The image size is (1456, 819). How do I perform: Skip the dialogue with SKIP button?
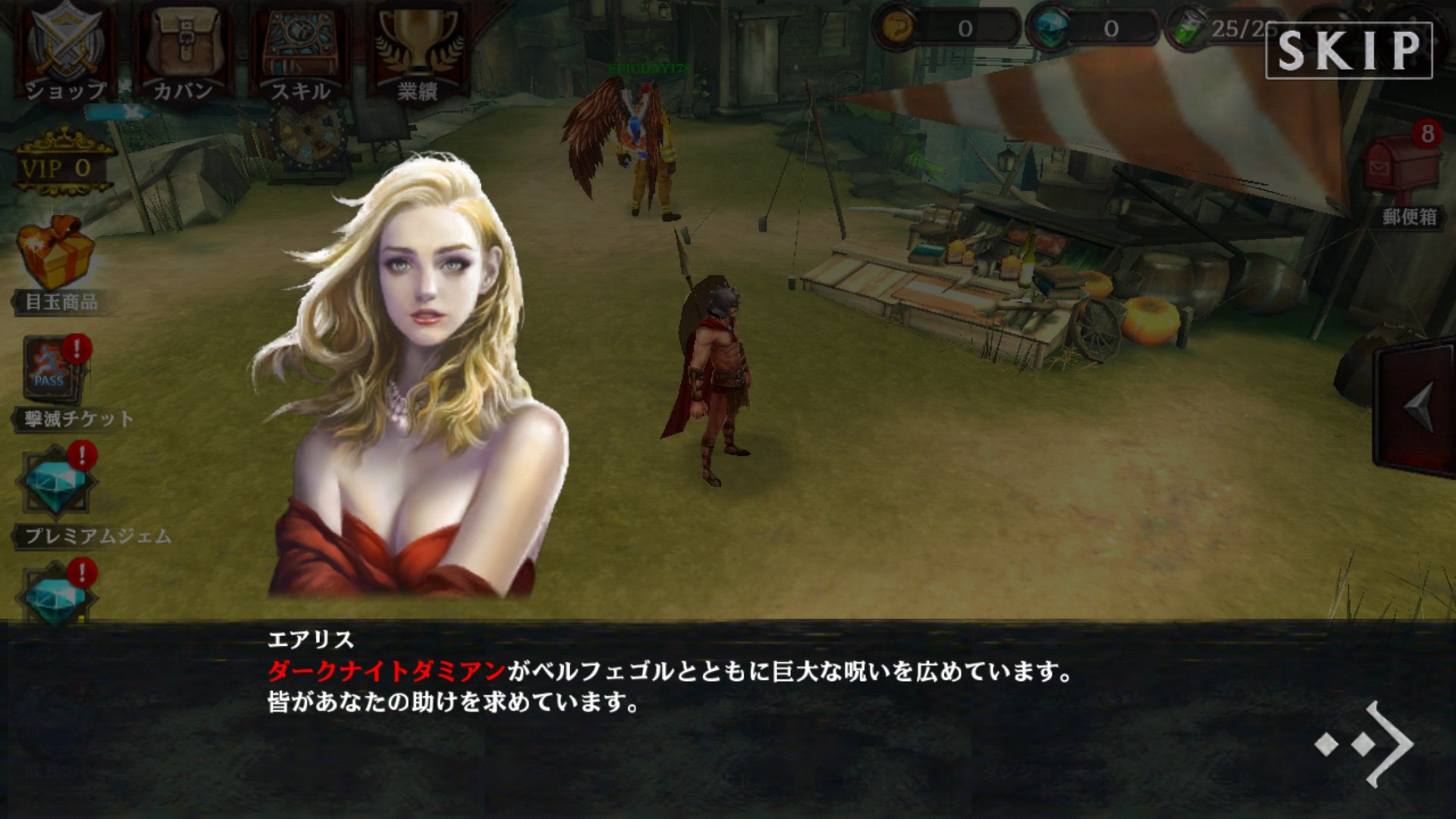(x=1348, y=50)
